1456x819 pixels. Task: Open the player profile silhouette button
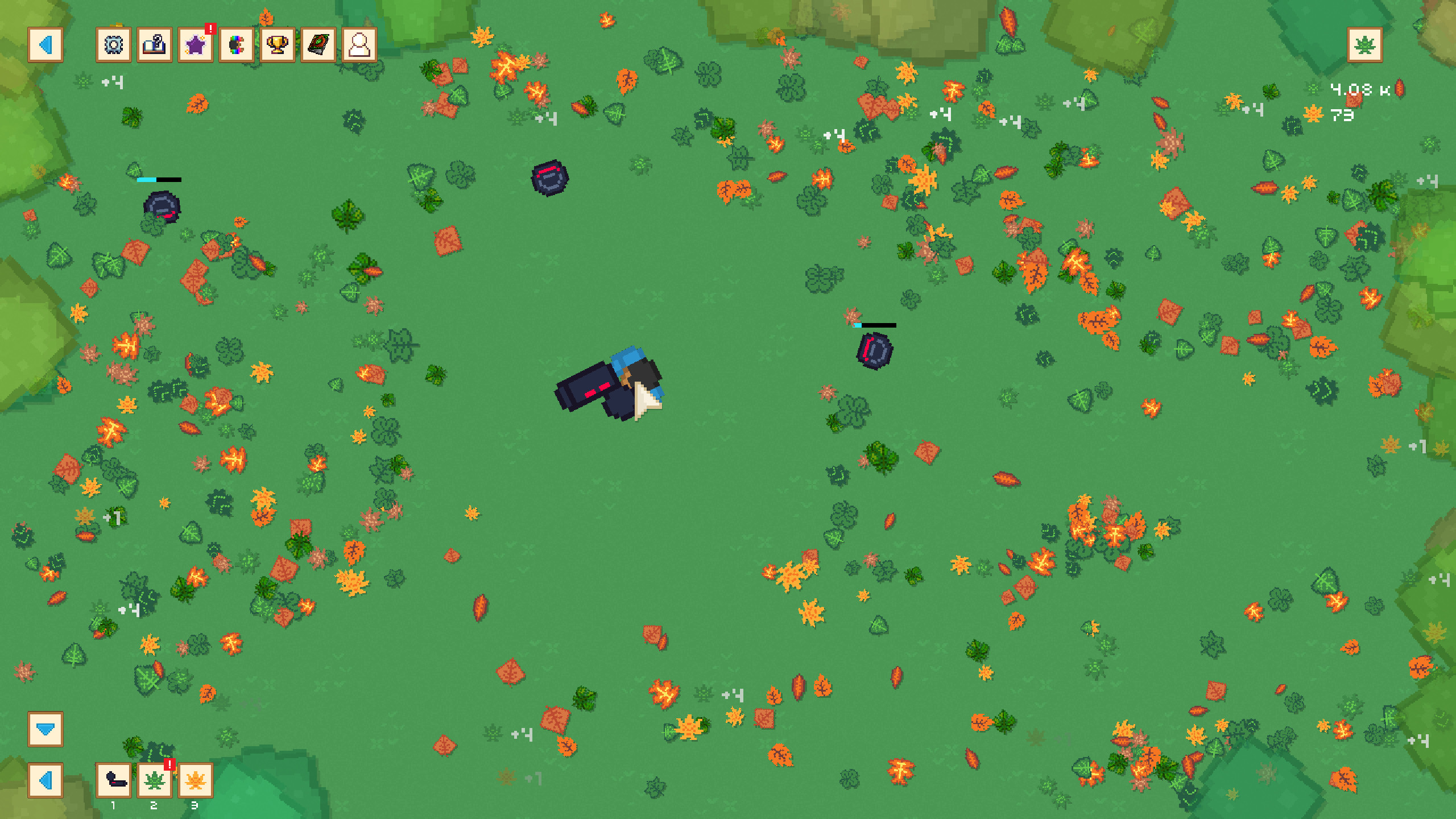point(359,45)
